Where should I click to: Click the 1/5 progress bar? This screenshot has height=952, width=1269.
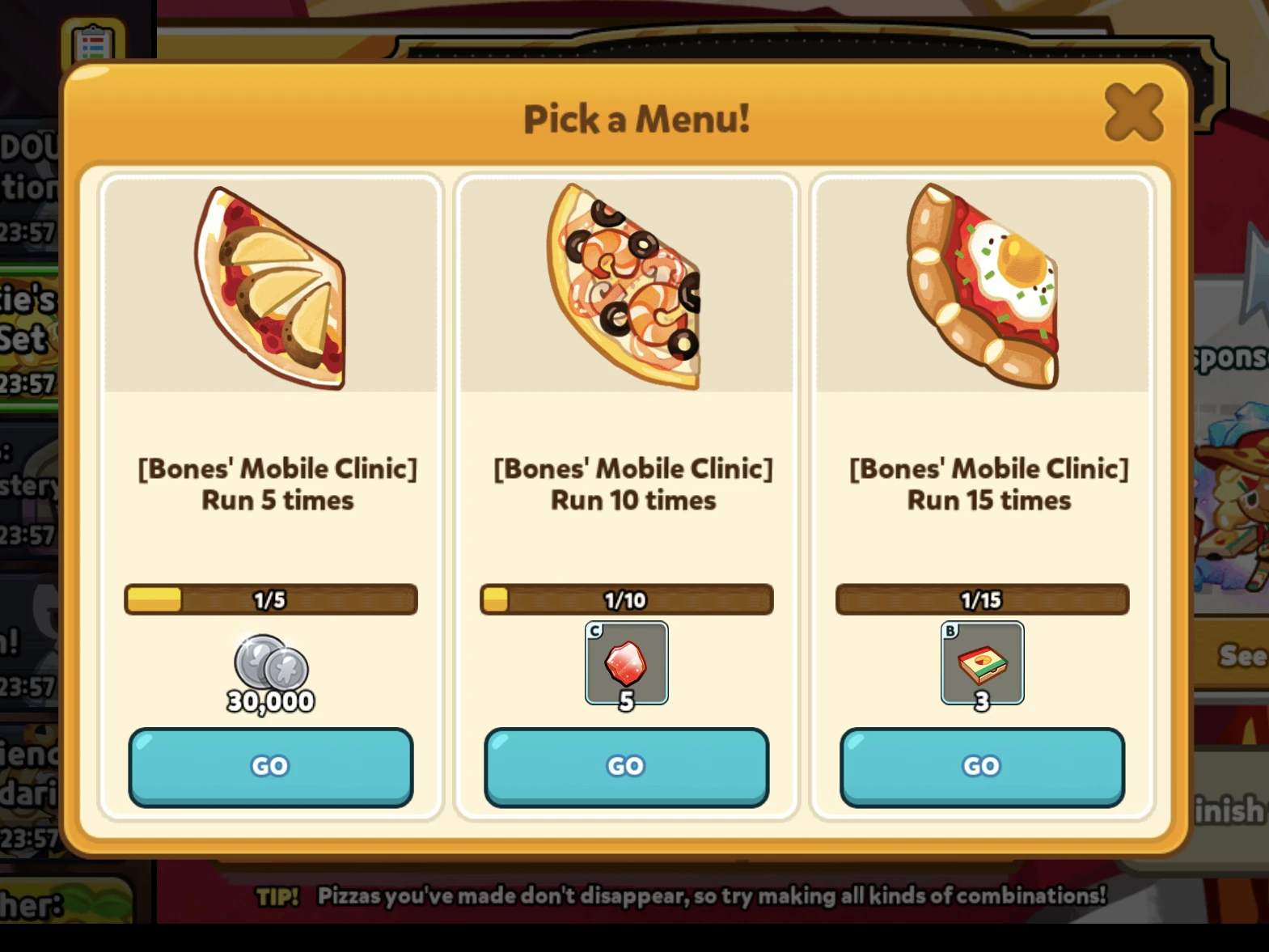coord(270,599)
